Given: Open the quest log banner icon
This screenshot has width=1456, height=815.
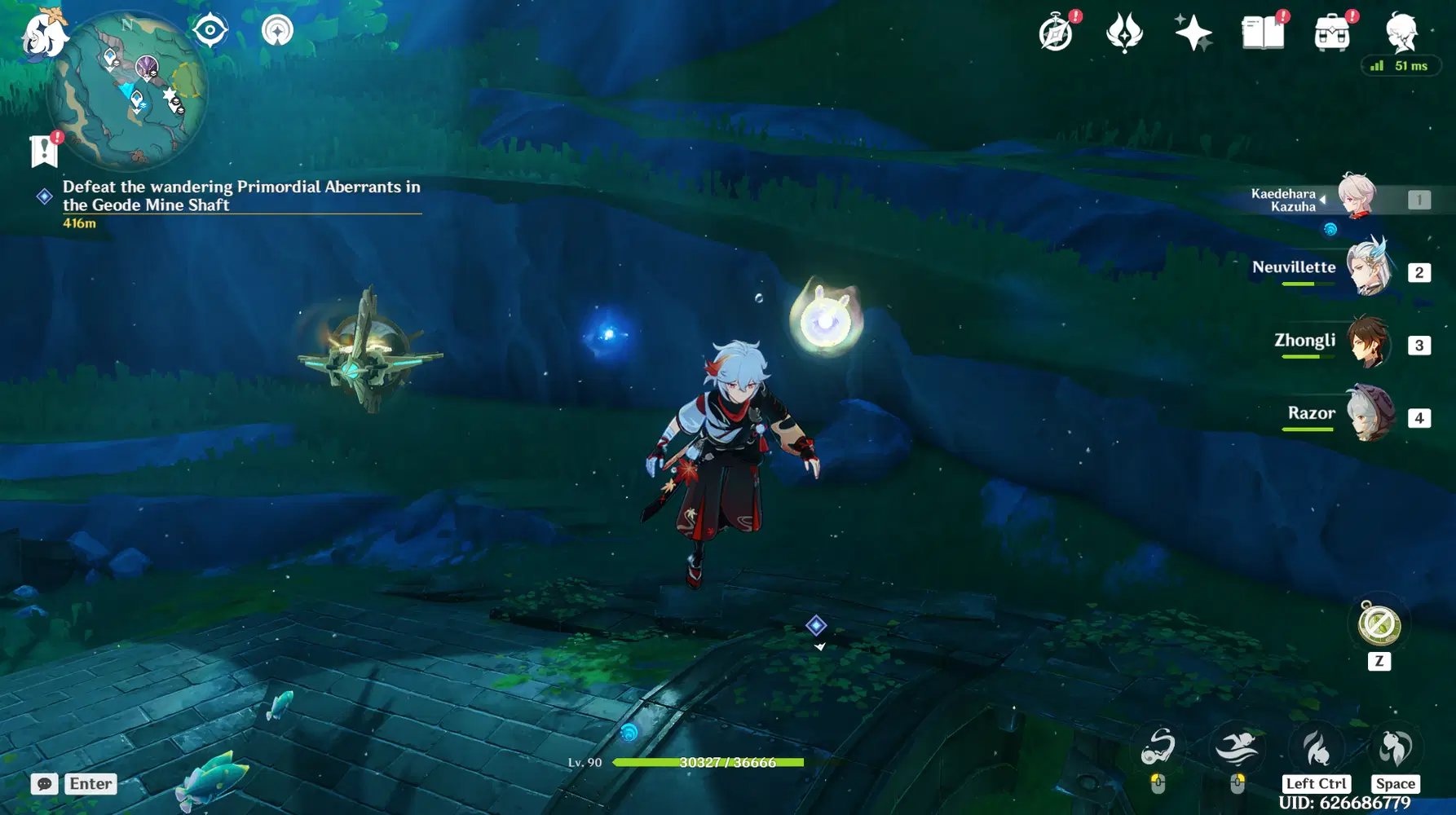Looking at the screenshot, I should tap(44, 151).
